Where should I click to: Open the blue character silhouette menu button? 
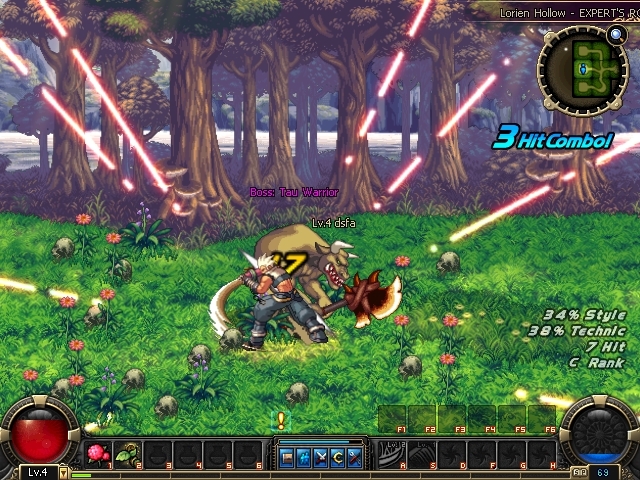click(x=304, y=458)
